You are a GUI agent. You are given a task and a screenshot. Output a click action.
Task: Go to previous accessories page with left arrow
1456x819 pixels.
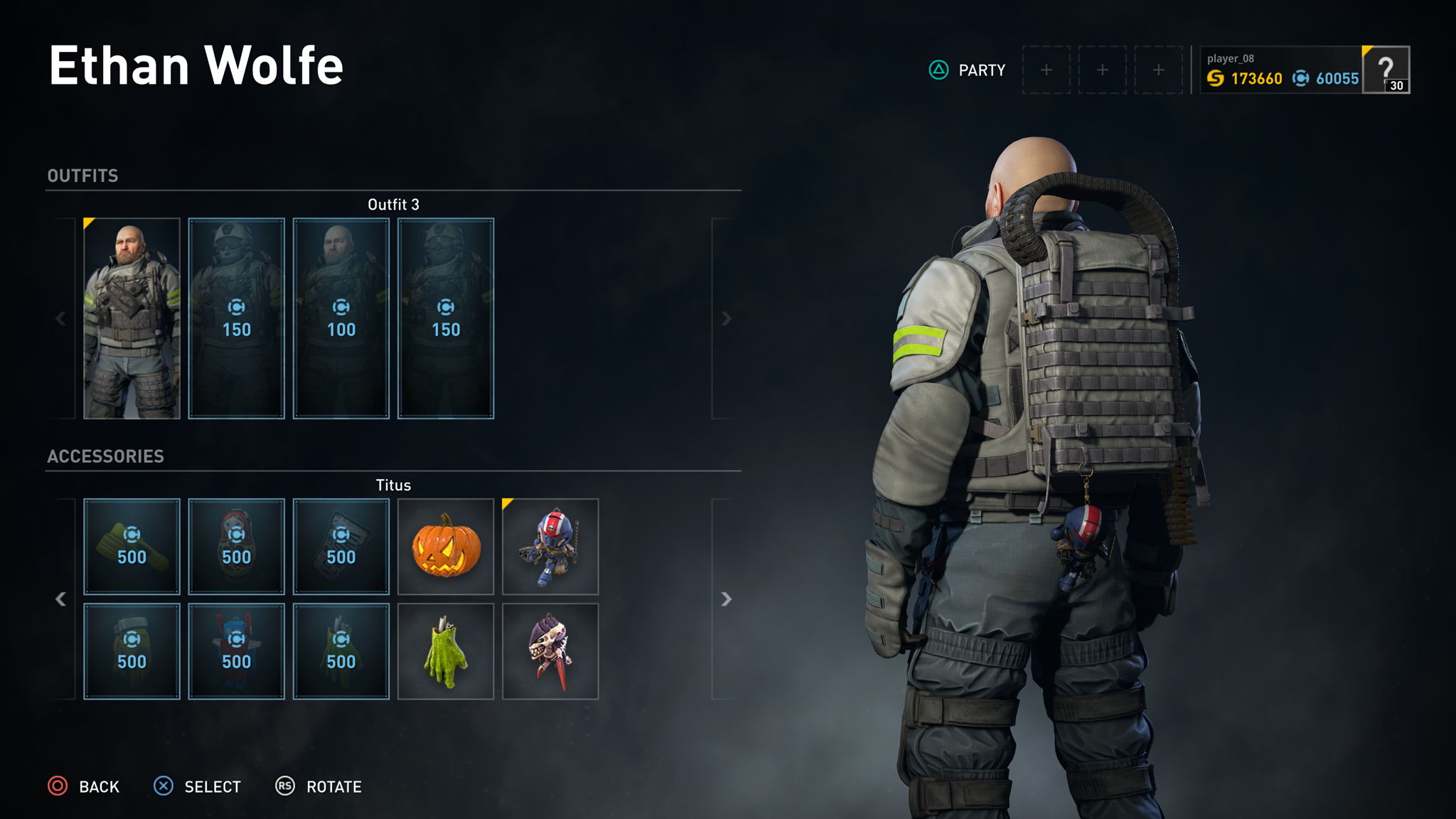[x=61, y=599]
